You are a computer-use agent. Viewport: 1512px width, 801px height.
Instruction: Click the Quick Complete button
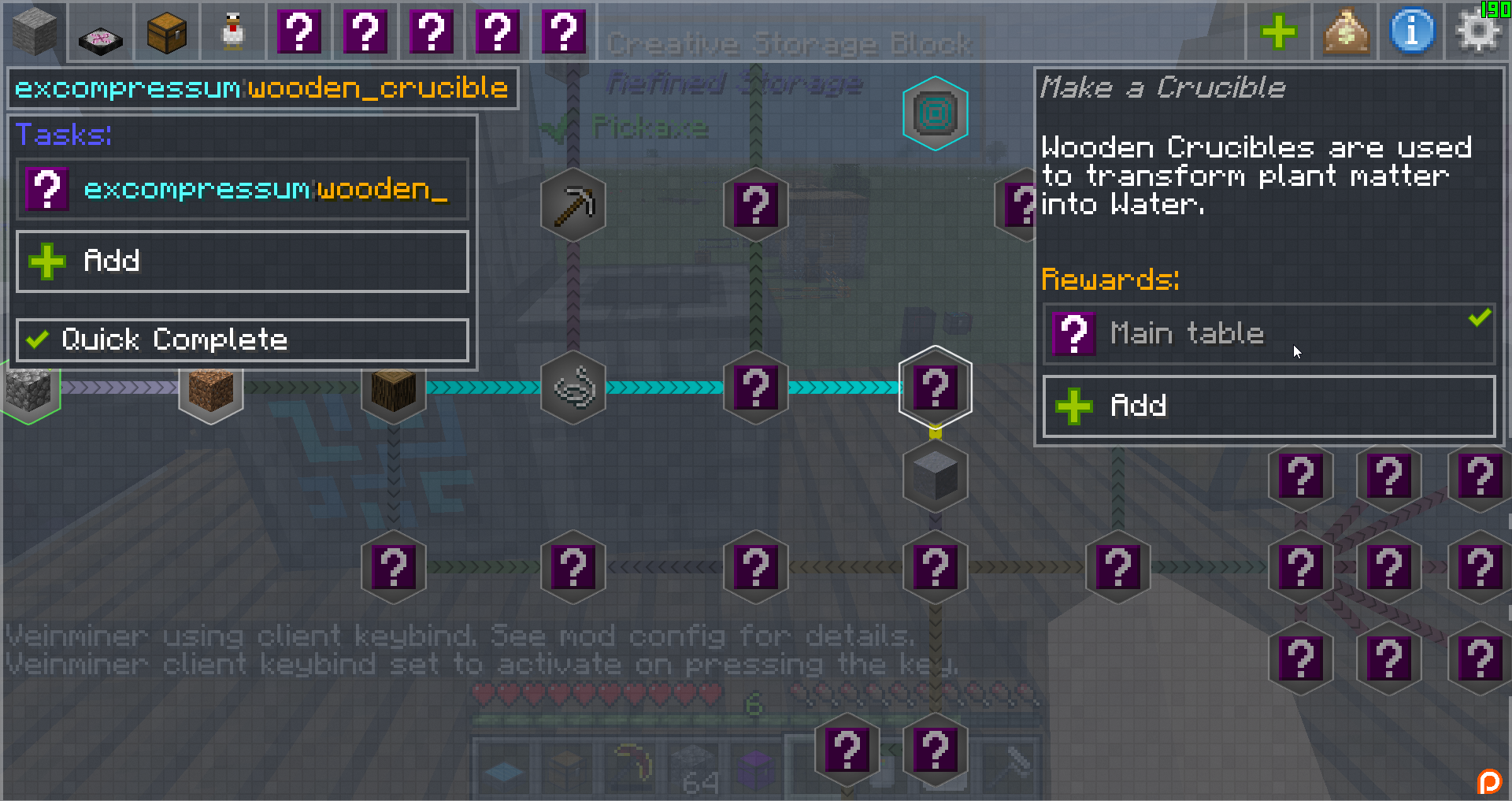[x=243, y=340]
